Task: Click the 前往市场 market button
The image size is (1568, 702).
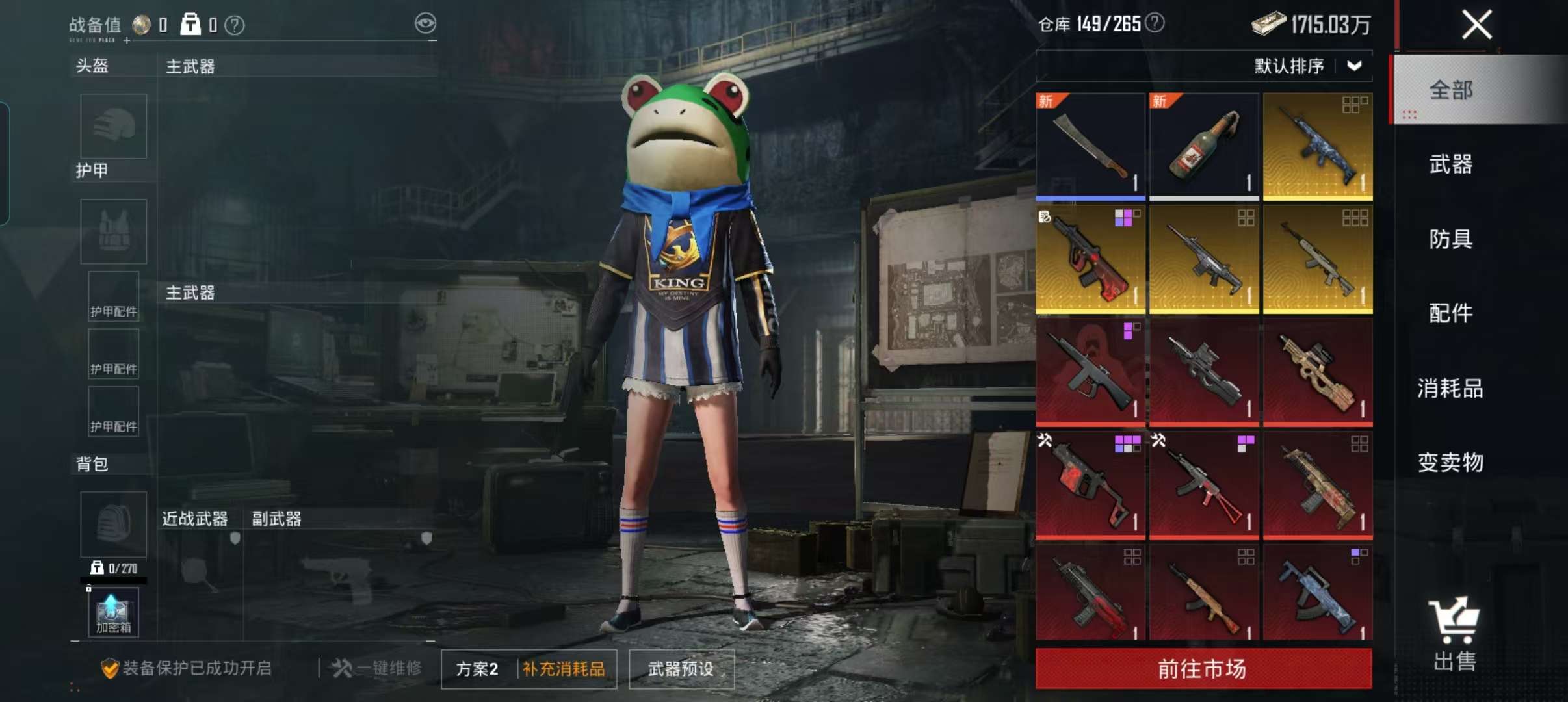Action: (1203, 668)
